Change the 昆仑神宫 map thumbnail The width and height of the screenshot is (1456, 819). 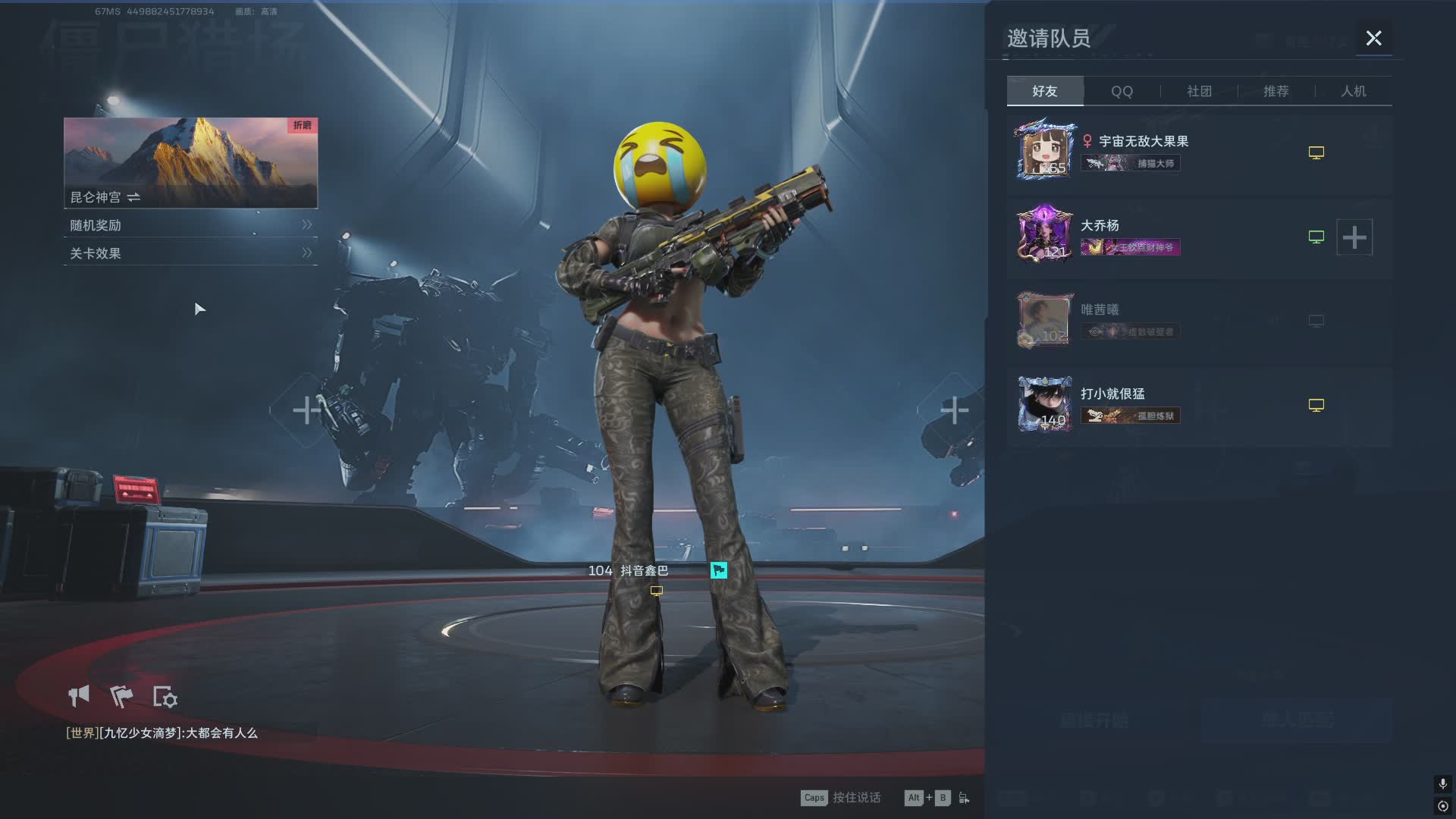pyautogui.click(x=190, y=162)
